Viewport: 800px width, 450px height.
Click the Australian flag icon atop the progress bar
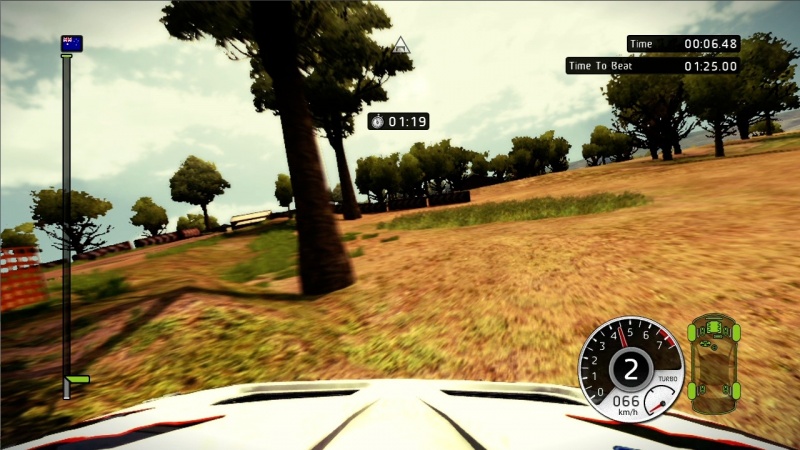71,43
